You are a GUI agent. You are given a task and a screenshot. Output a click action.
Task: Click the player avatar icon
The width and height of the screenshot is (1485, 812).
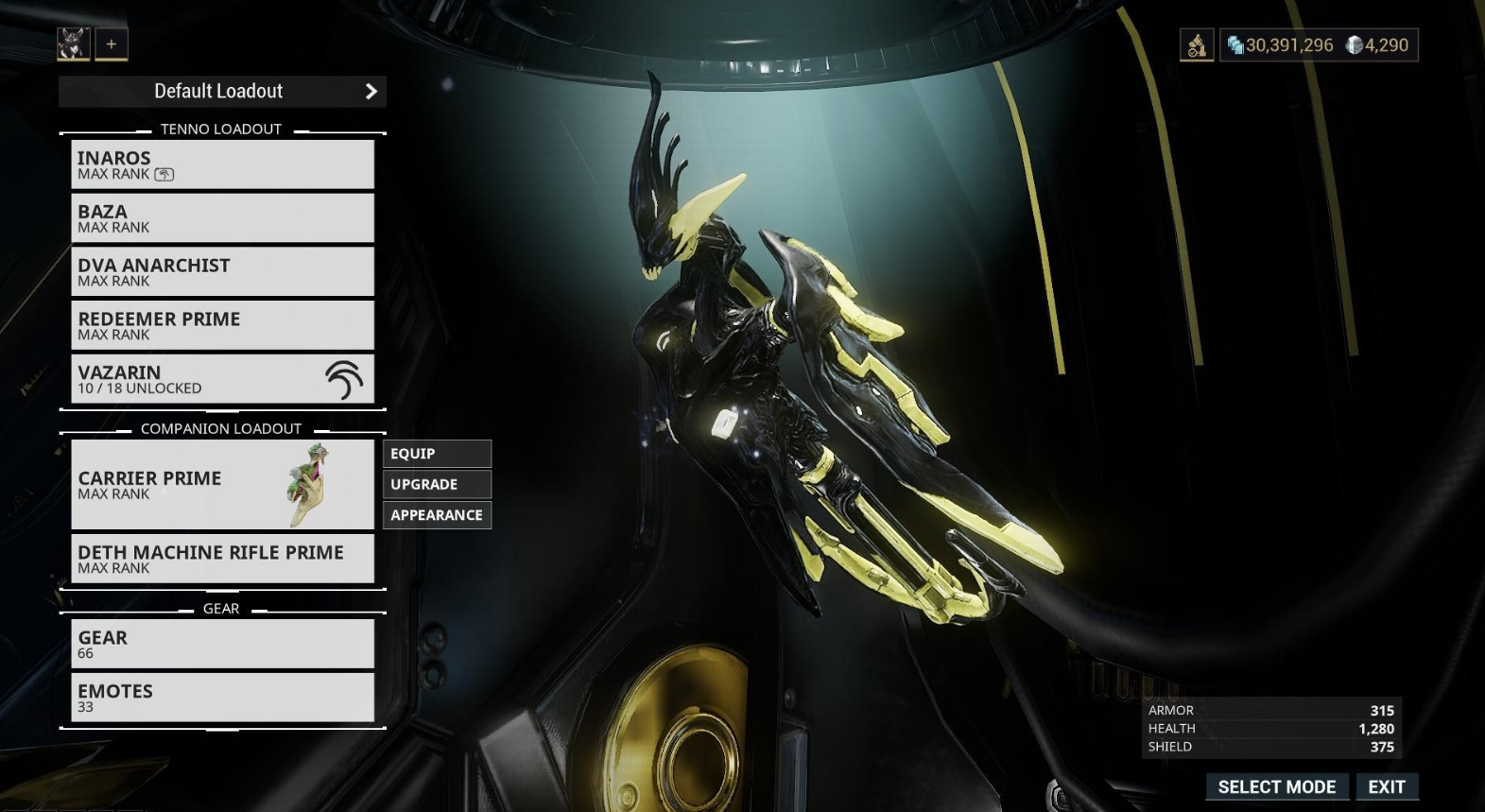click(x=74, y=43)
